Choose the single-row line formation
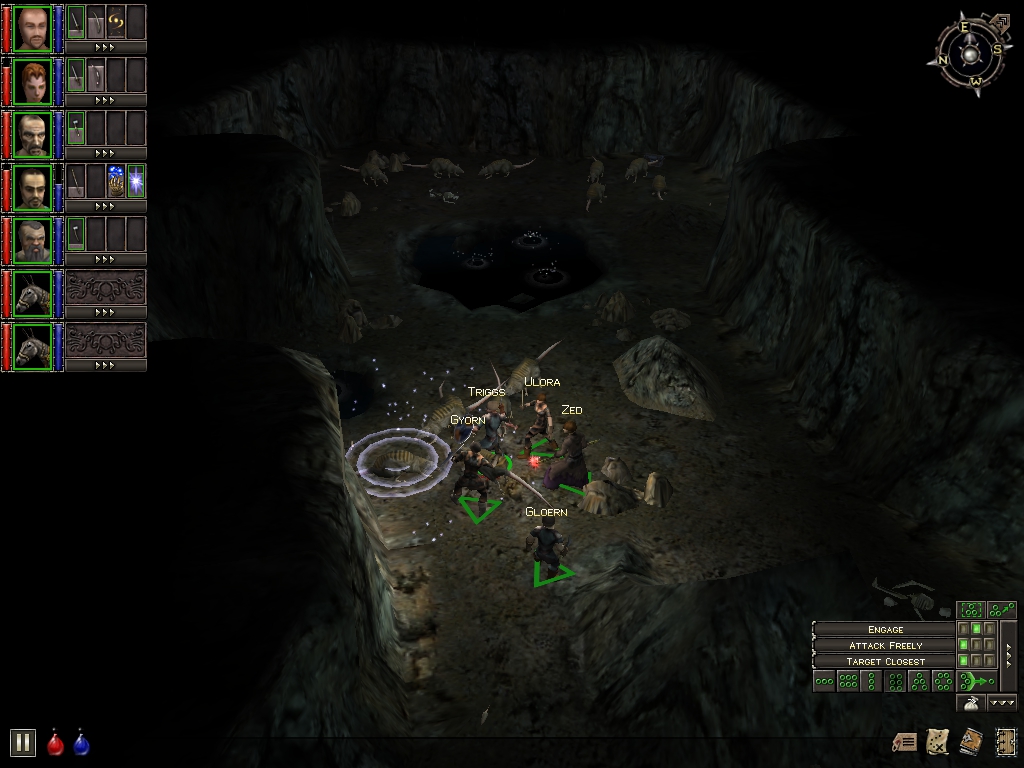 [x=824, y=682]
